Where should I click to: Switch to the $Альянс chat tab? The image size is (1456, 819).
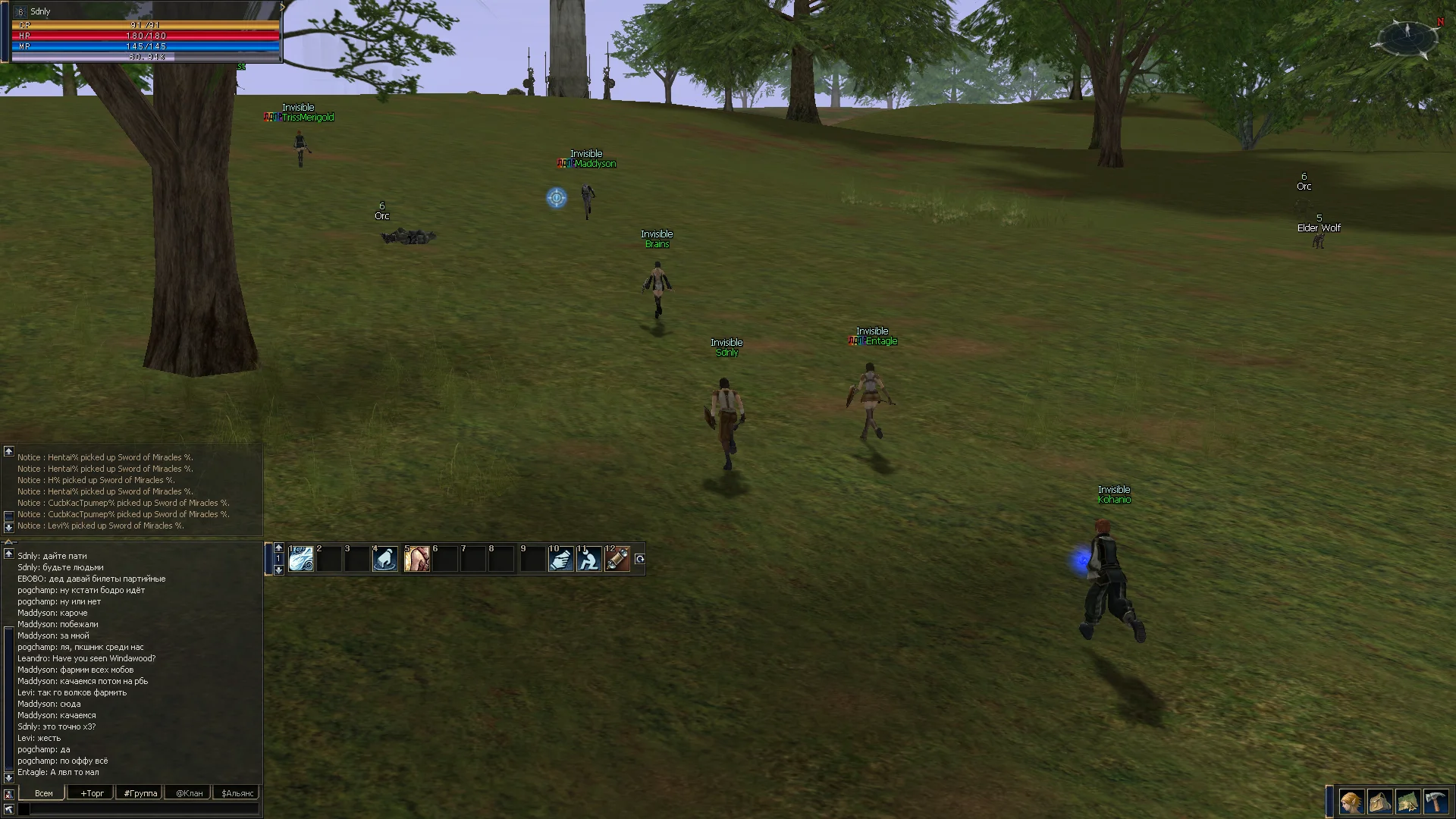[237, 793]
